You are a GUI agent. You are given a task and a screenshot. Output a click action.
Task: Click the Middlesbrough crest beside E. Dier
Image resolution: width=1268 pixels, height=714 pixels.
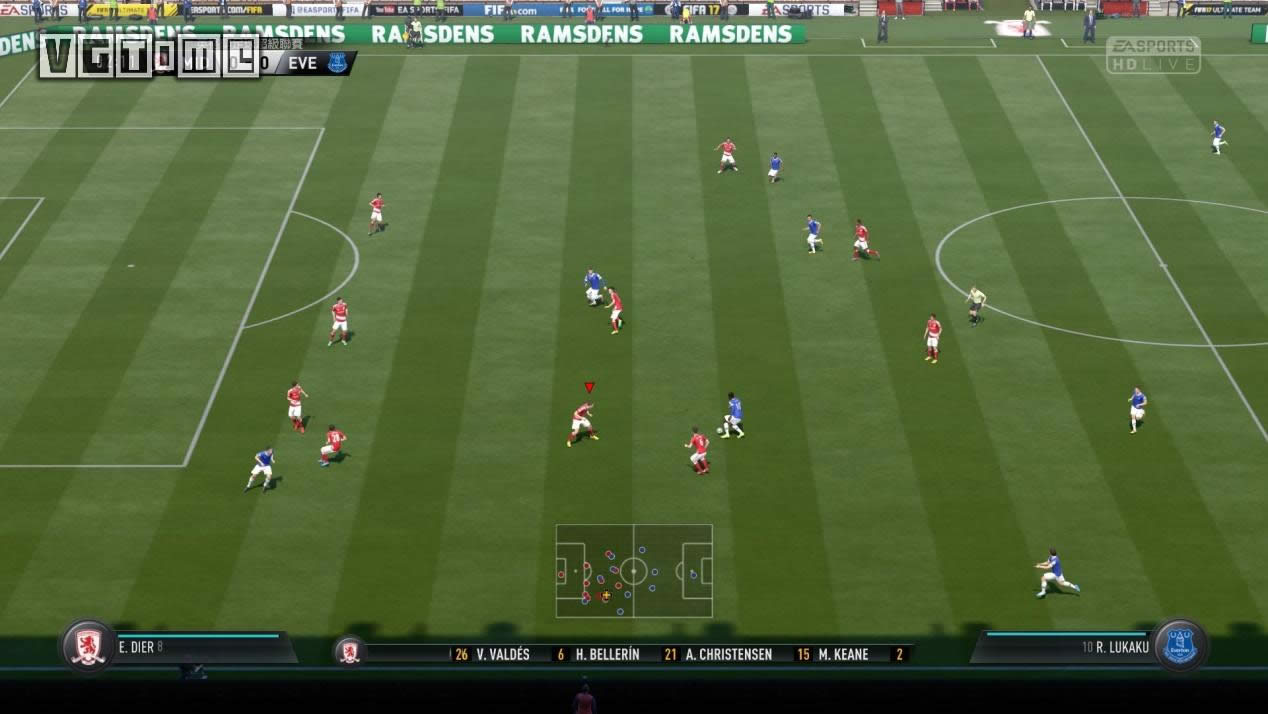88,646
